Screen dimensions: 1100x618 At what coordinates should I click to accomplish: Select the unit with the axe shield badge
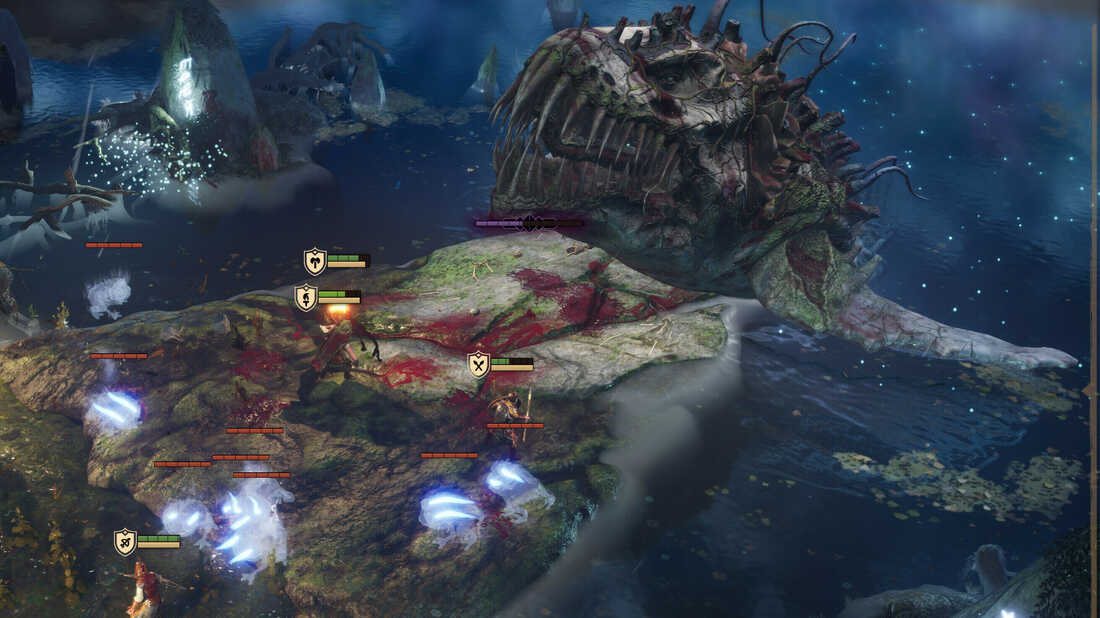point(316,261)
